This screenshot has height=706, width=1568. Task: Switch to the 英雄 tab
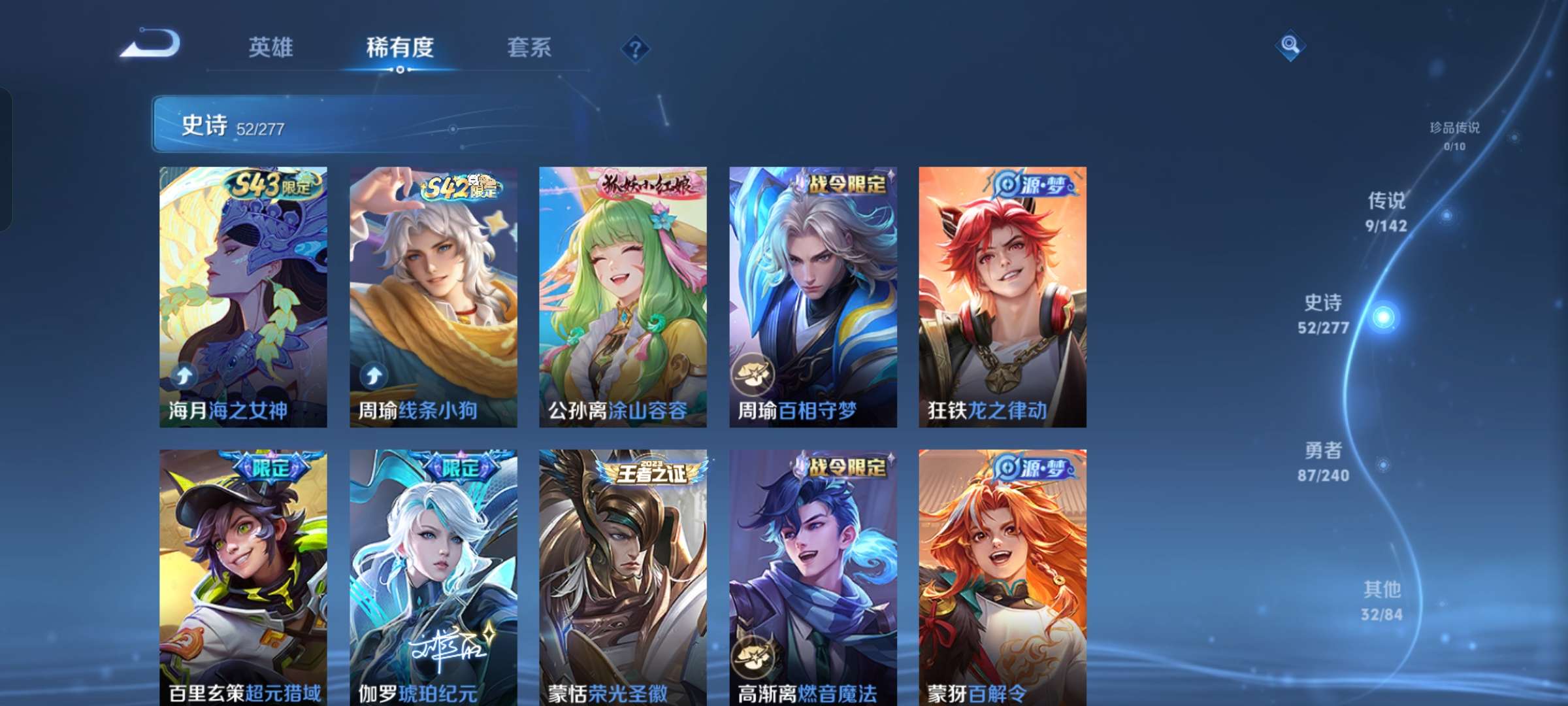270,48
